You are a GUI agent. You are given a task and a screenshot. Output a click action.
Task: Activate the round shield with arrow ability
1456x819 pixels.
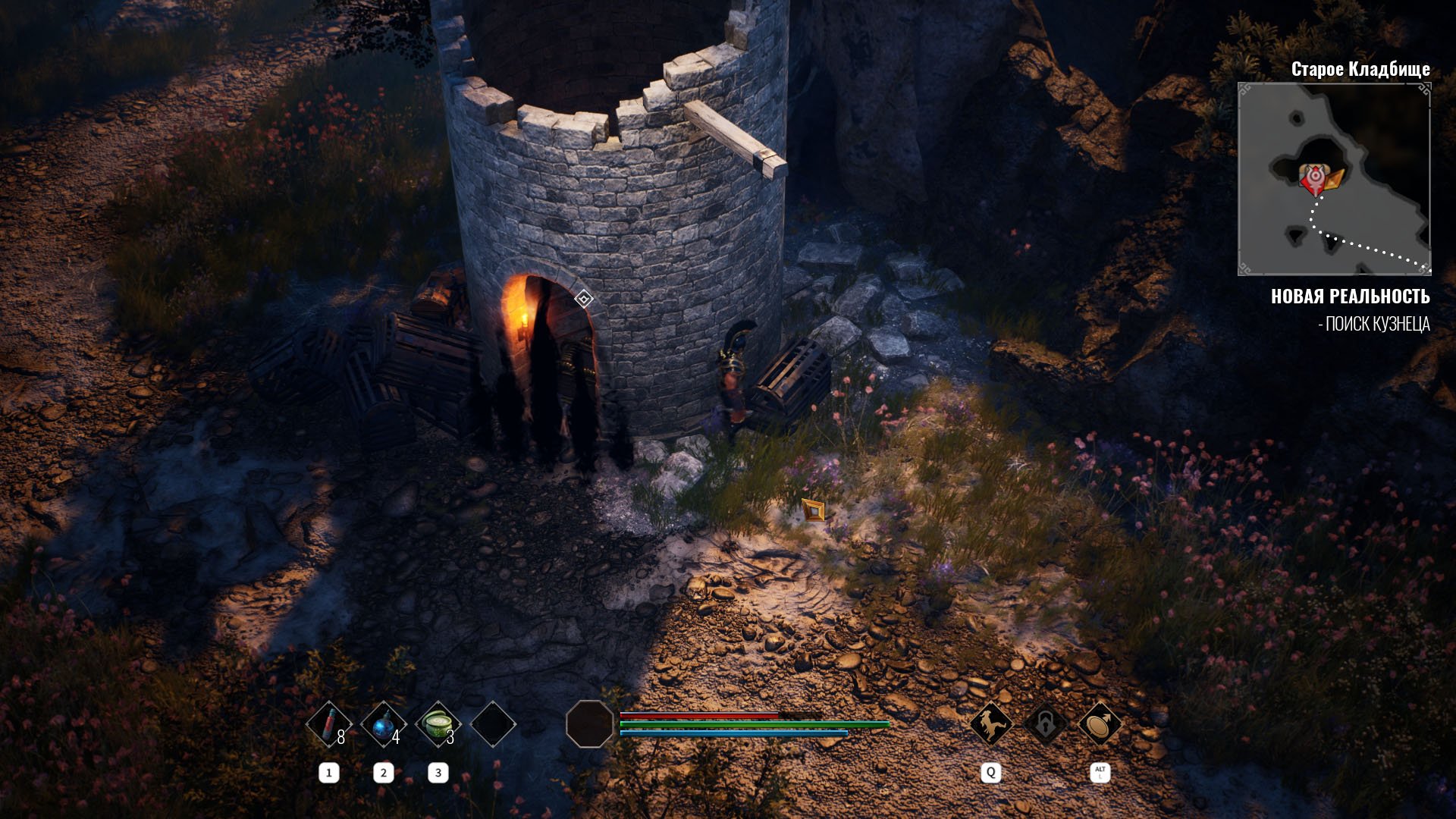(1100, 724)
